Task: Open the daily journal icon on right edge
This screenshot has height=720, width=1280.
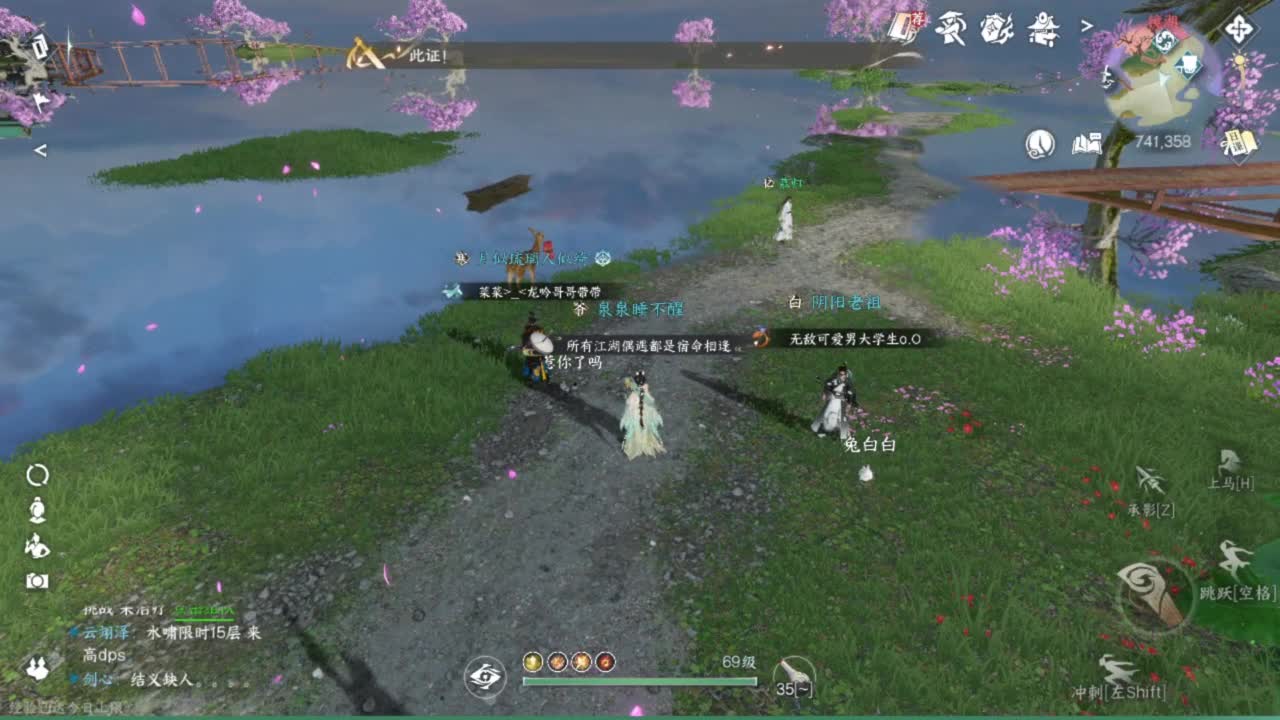Action: 1237,142
